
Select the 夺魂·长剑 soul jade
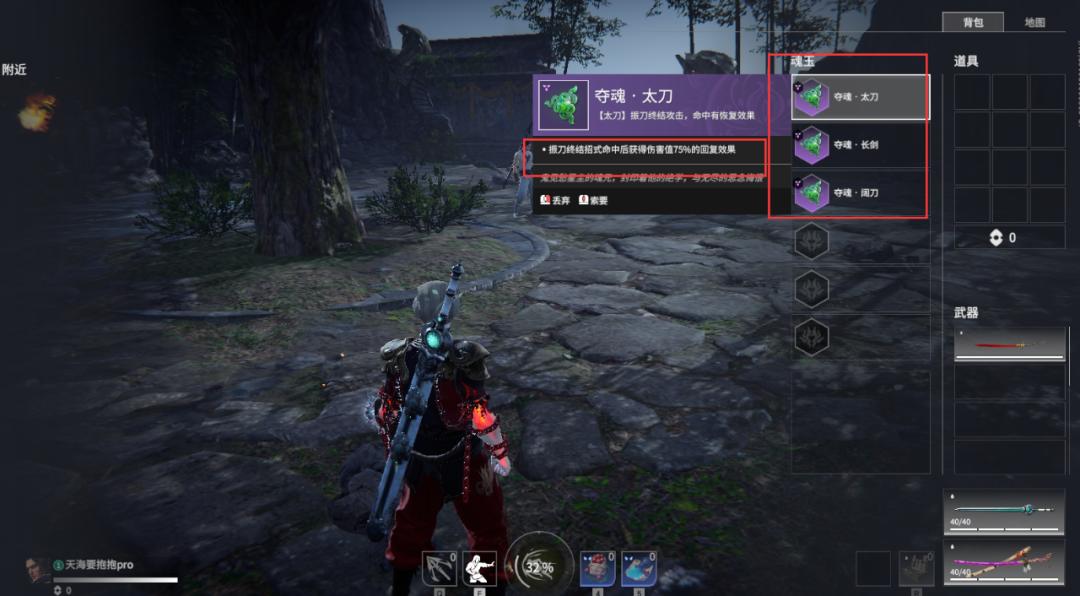(860, 145)
